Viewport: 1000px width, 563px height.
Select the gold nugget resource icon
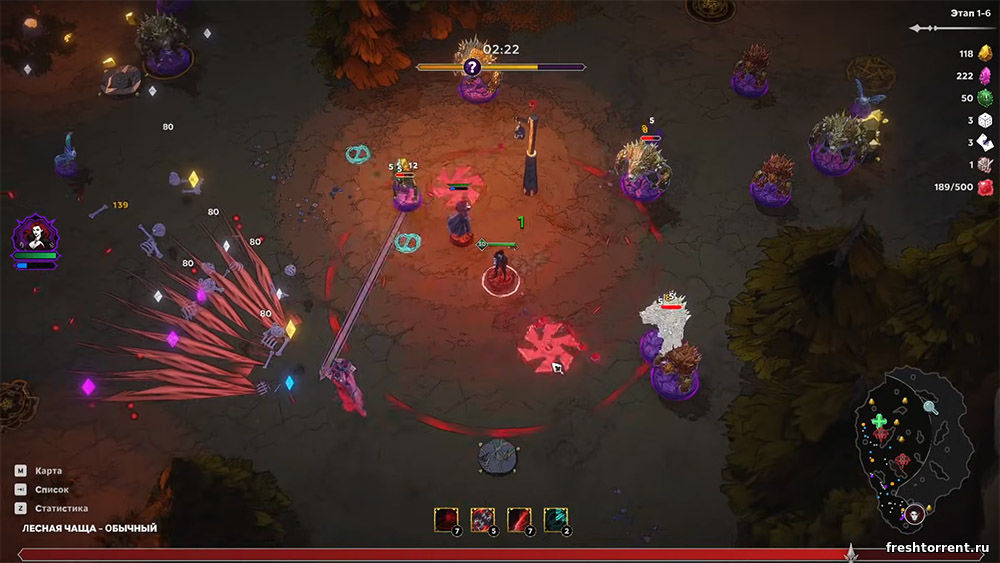point(985,54)
